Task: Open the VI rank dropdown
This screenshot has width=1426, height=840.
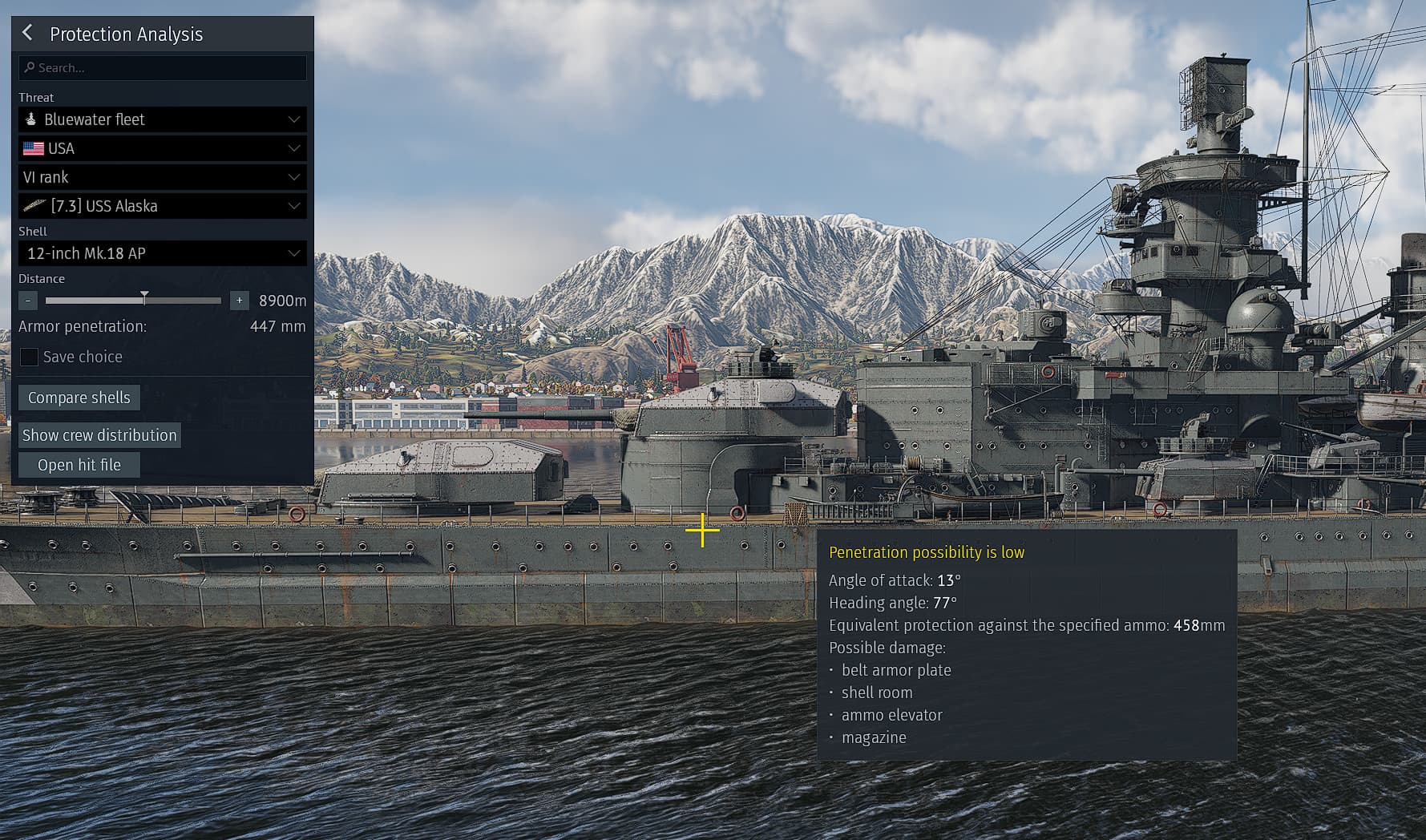Action: click(x=163, y=177)
